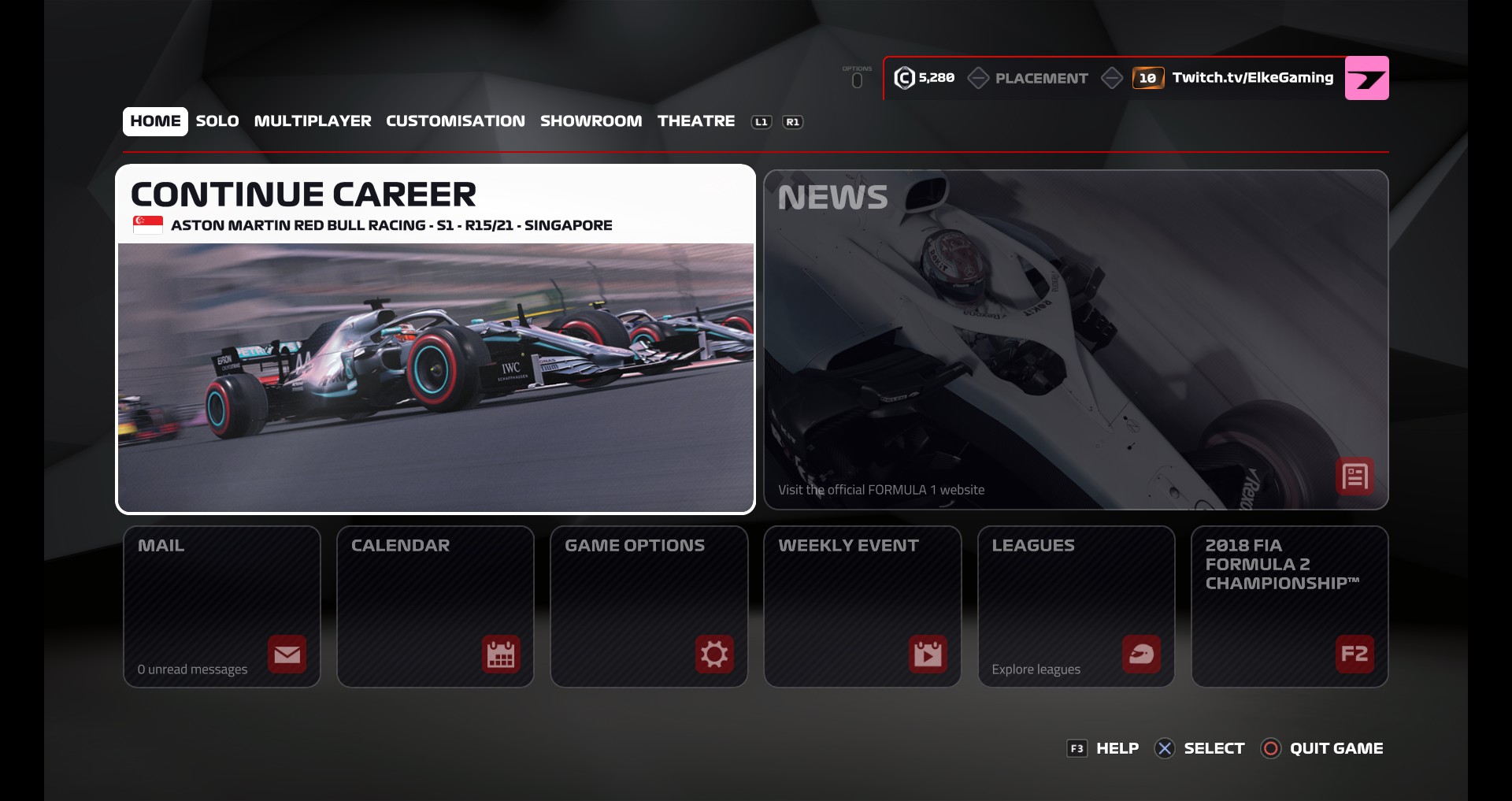Continue Career at Singapore
This screenshot has height=801, width=1512.
pos(435,339)
